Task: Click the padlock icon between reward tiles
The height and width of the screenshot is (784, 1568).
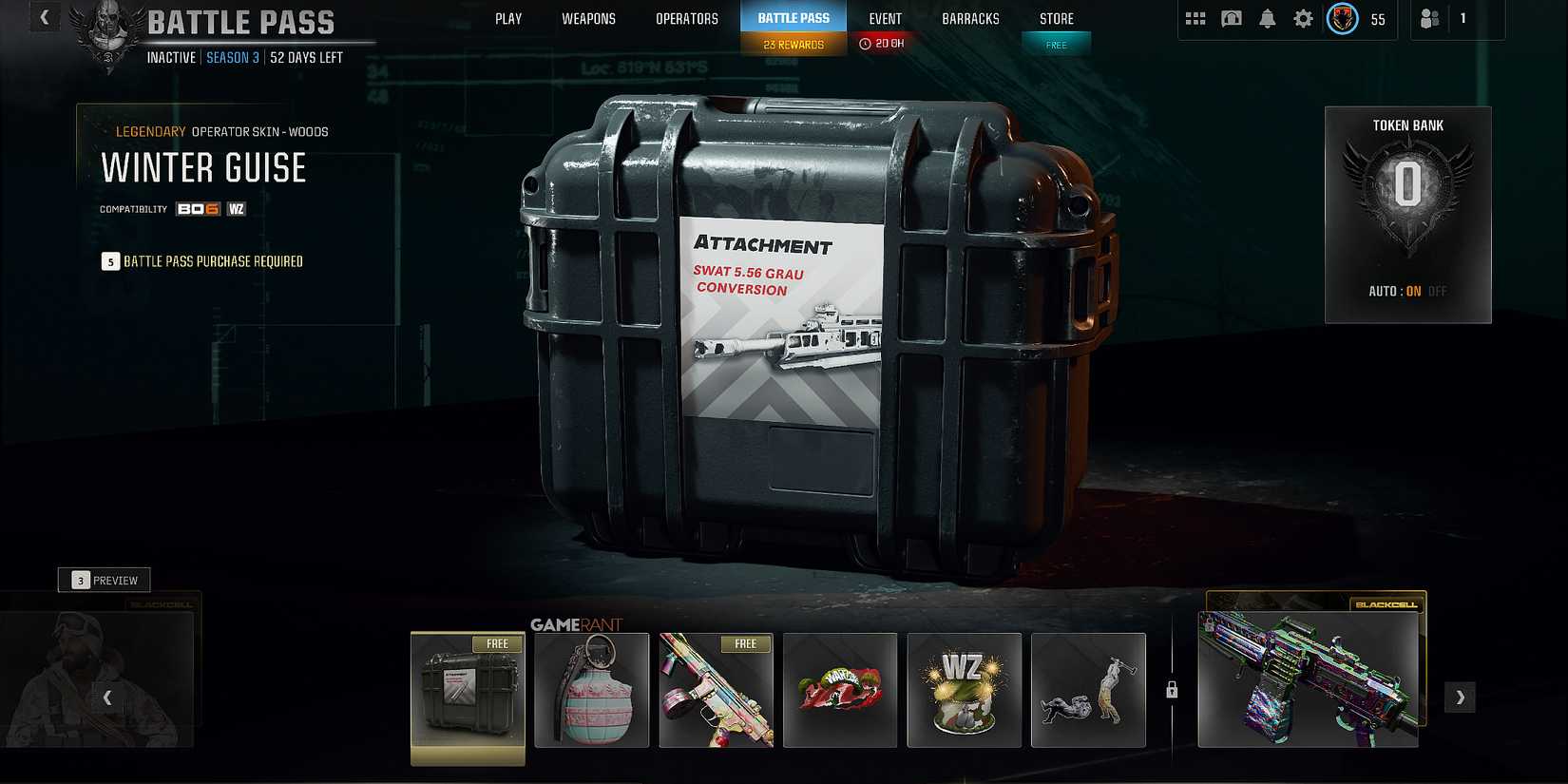Action: (x=1171, y=691)
